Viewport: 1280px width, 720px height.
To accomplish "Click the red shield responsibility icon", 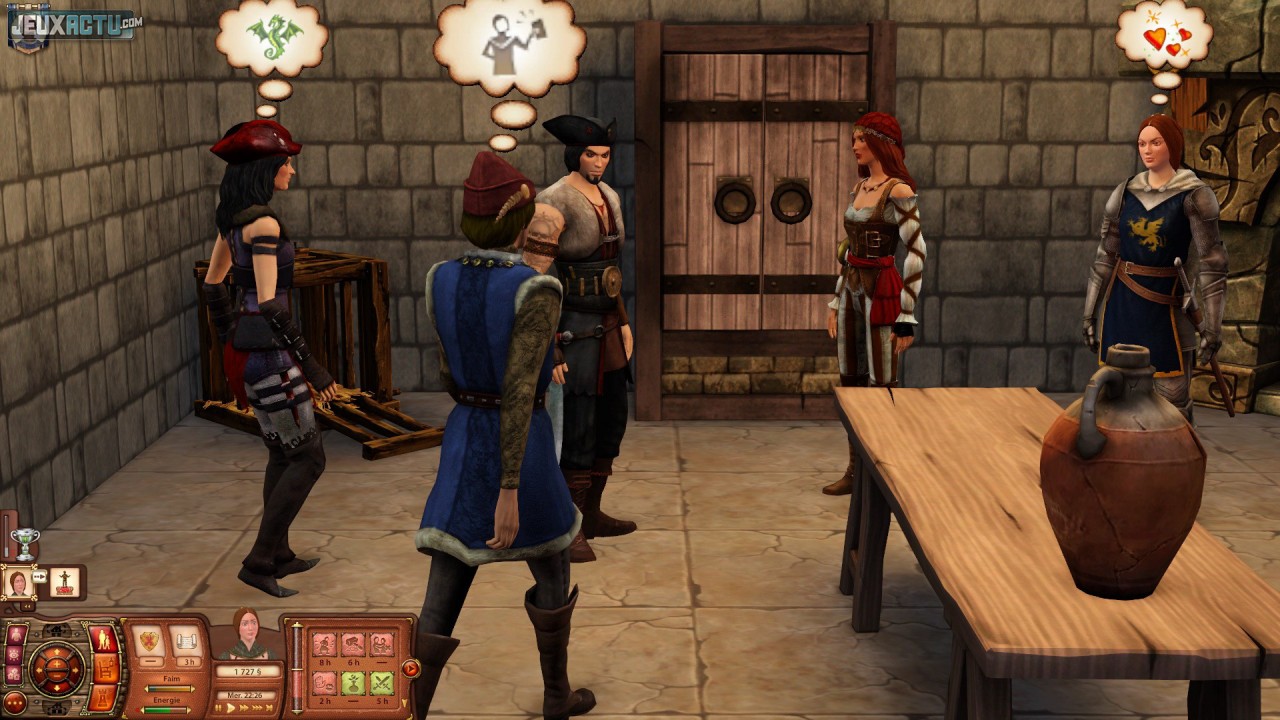I will point(147,639).
